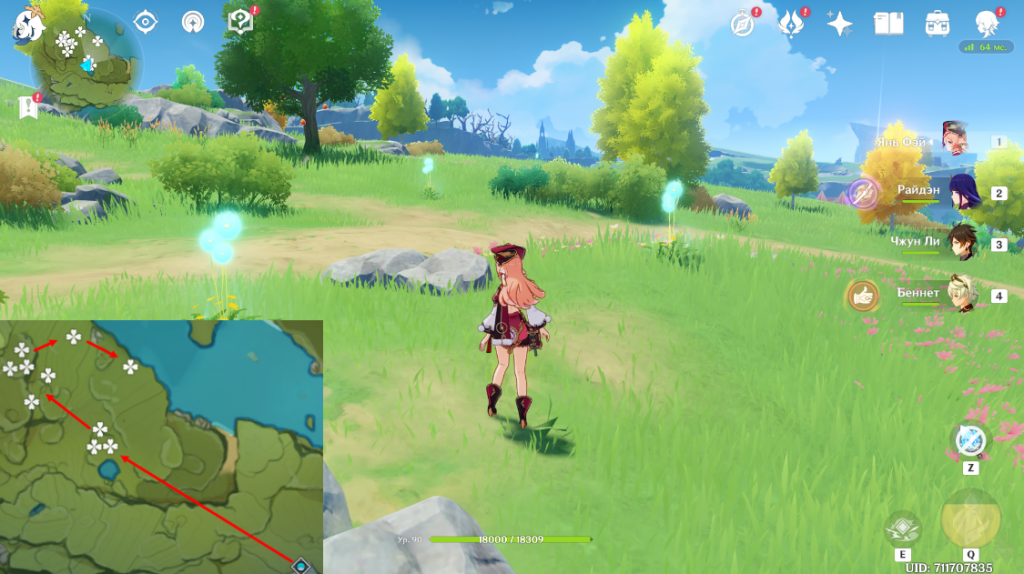Use the gadget icon labeled Z
Image resolution: width=1024 pixels, height=574 pixels.
970,442
